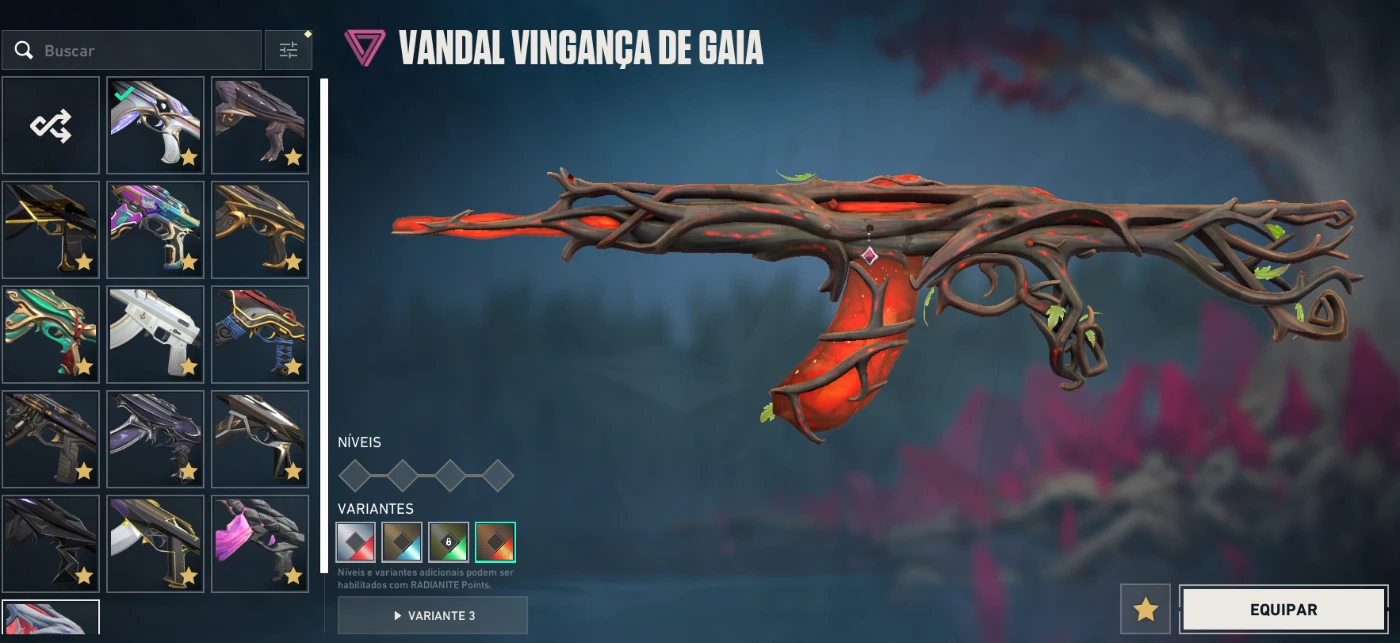Pick the locked green variant swatch

(449, 542)
